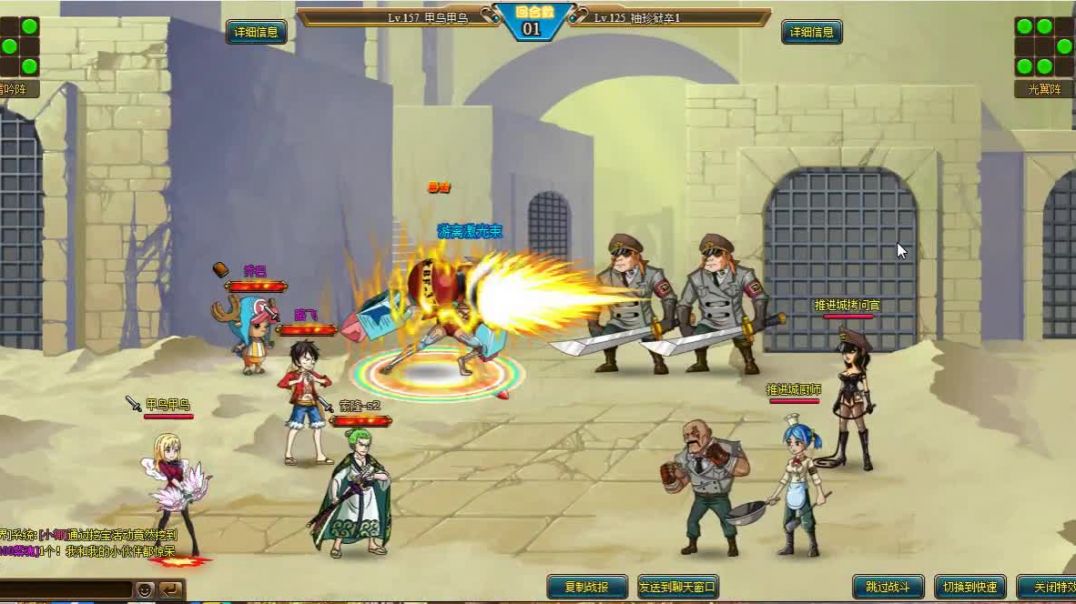Copy the battle report (复制战报)

[x=587, y=587]
